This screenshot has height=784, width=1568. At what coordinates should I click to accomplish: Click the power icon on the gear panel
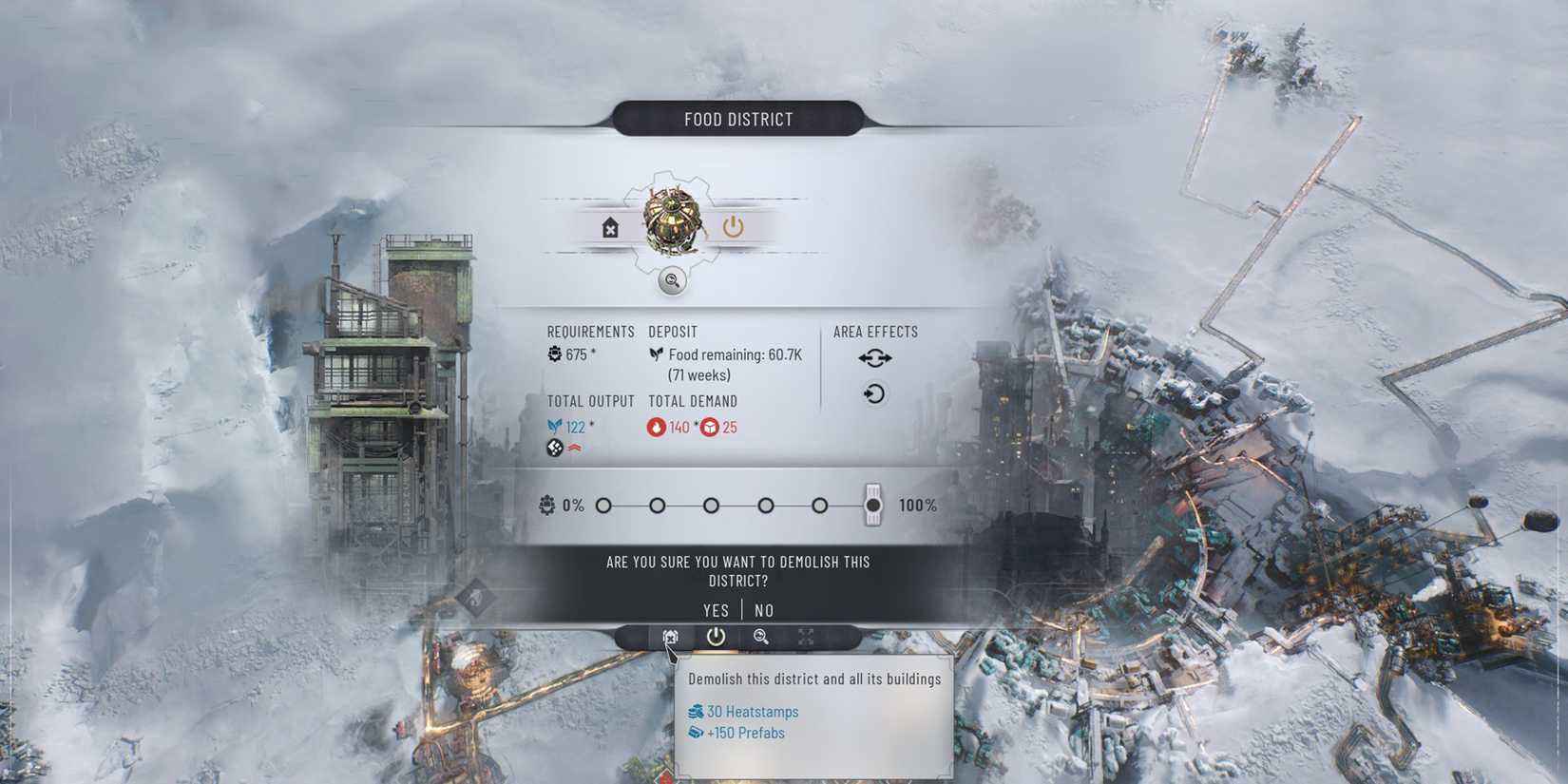(733, 225)
